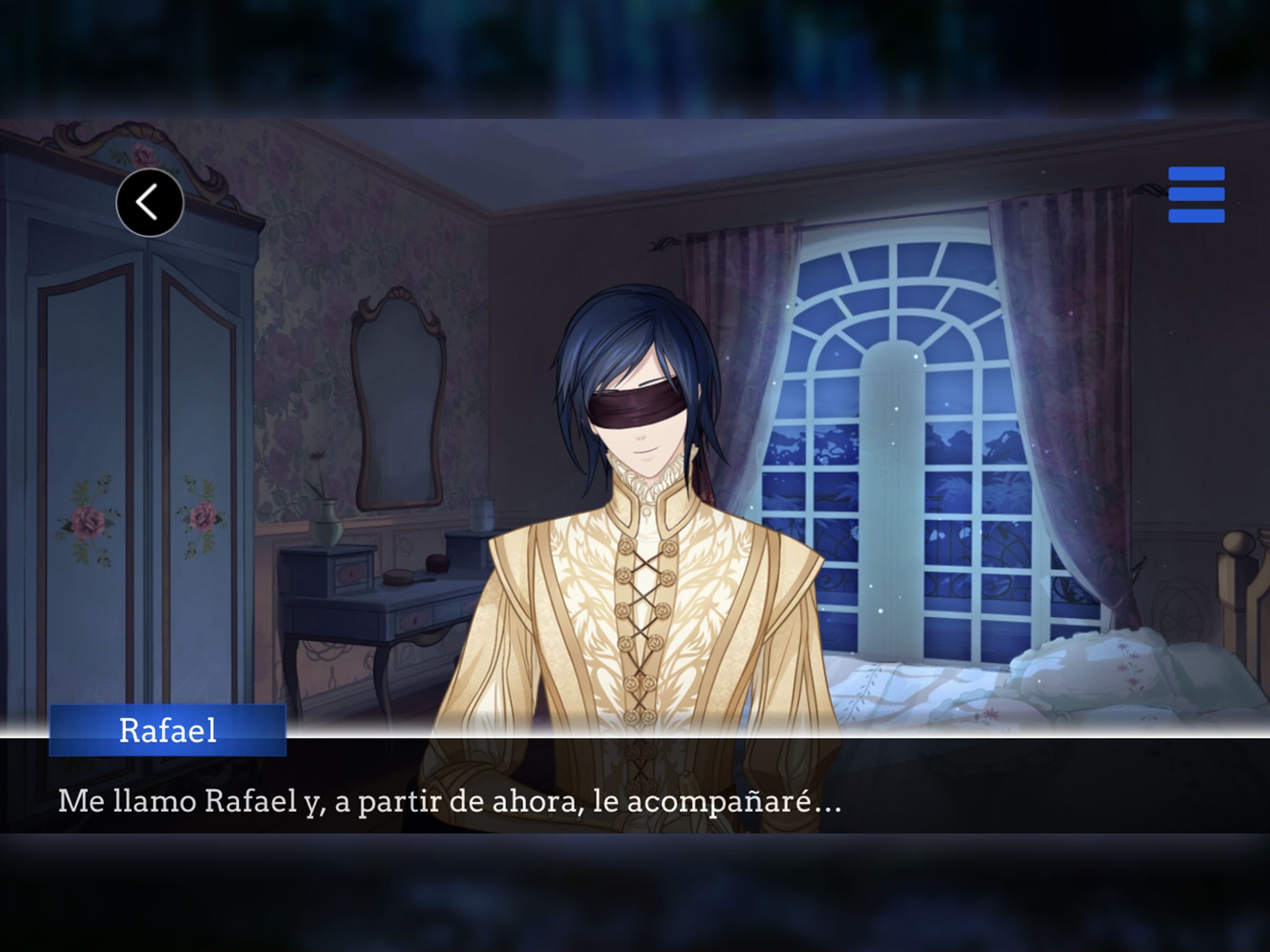Go back with the round arrow button
This screenshot has width=1270, height=952.
150,203
